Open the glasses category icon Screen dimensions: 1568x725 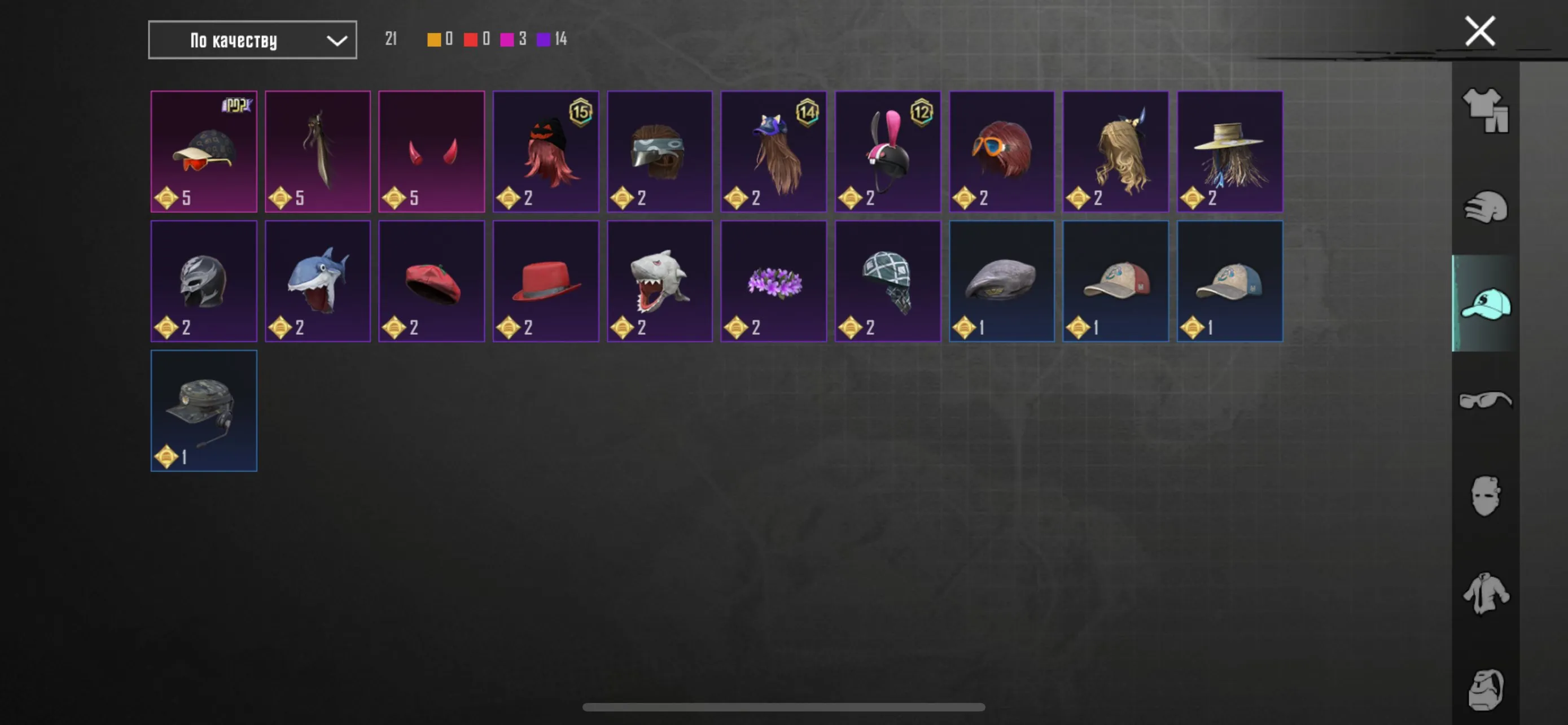click(x=1486, y=400)
